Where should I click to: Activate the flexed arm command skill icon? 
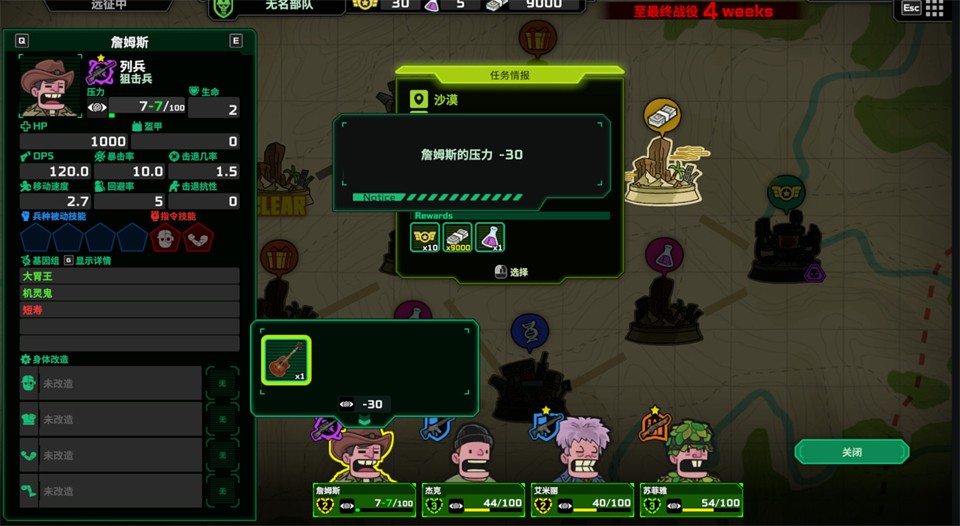(197, 237)
